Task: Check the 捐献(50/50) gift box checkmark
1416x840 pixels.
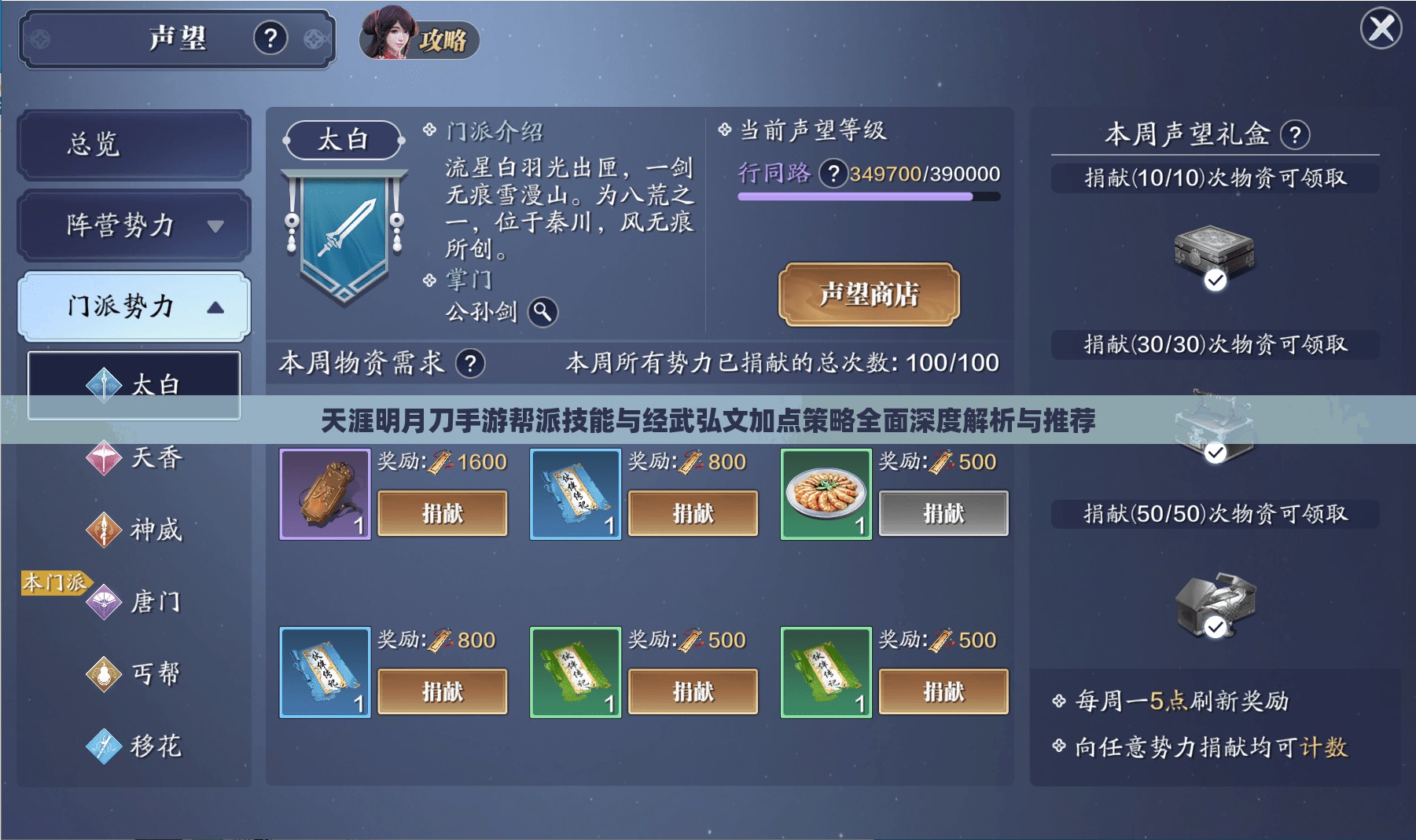Action: coord(1217,627)
